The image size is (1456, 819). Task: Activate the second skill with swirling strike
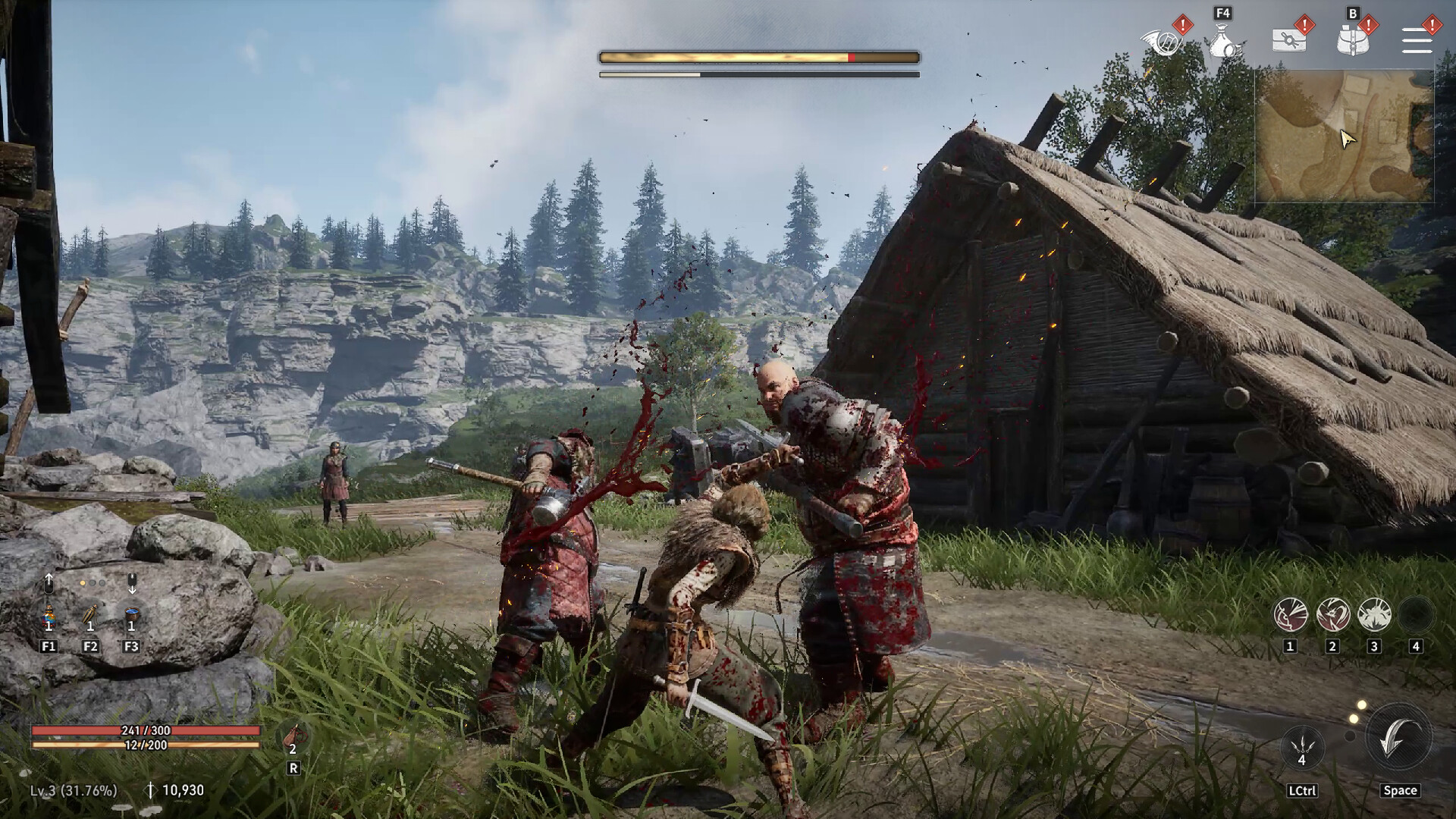pyautogui.click(x=1332, y=614)
